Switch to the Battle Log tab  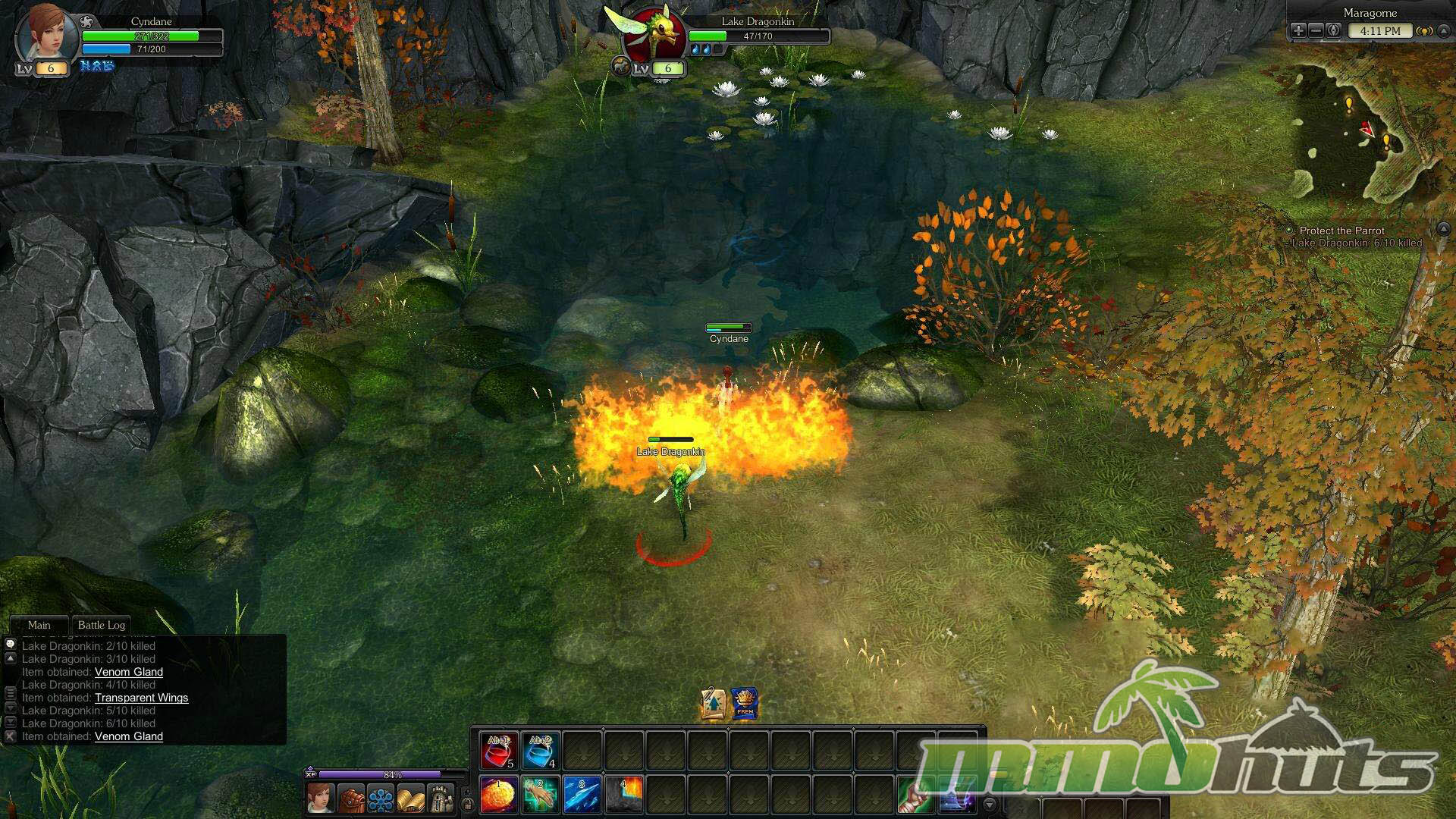(102, 625)
